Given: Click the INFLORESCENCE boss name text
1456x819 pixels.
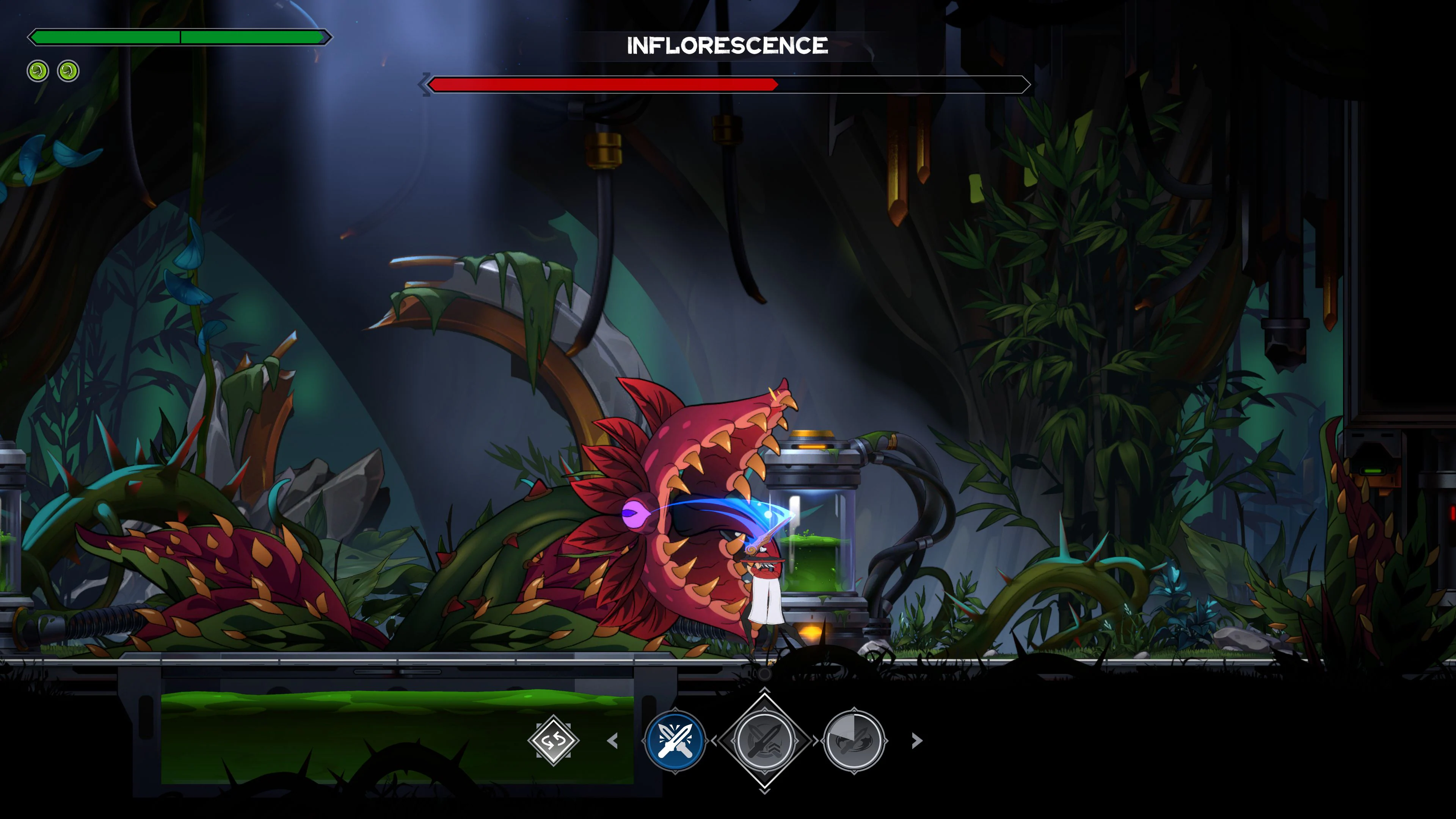Looking at the screenshot, I should [x=728, y=46].
